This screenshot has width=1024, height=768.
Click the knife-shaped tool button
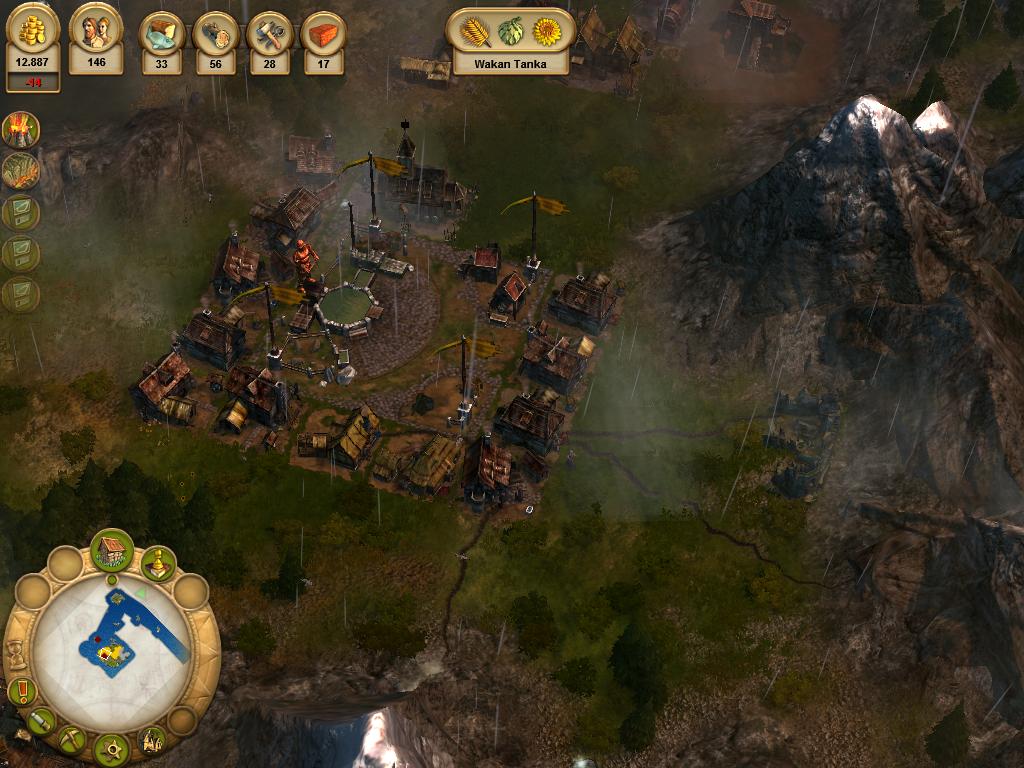point(41,721)
